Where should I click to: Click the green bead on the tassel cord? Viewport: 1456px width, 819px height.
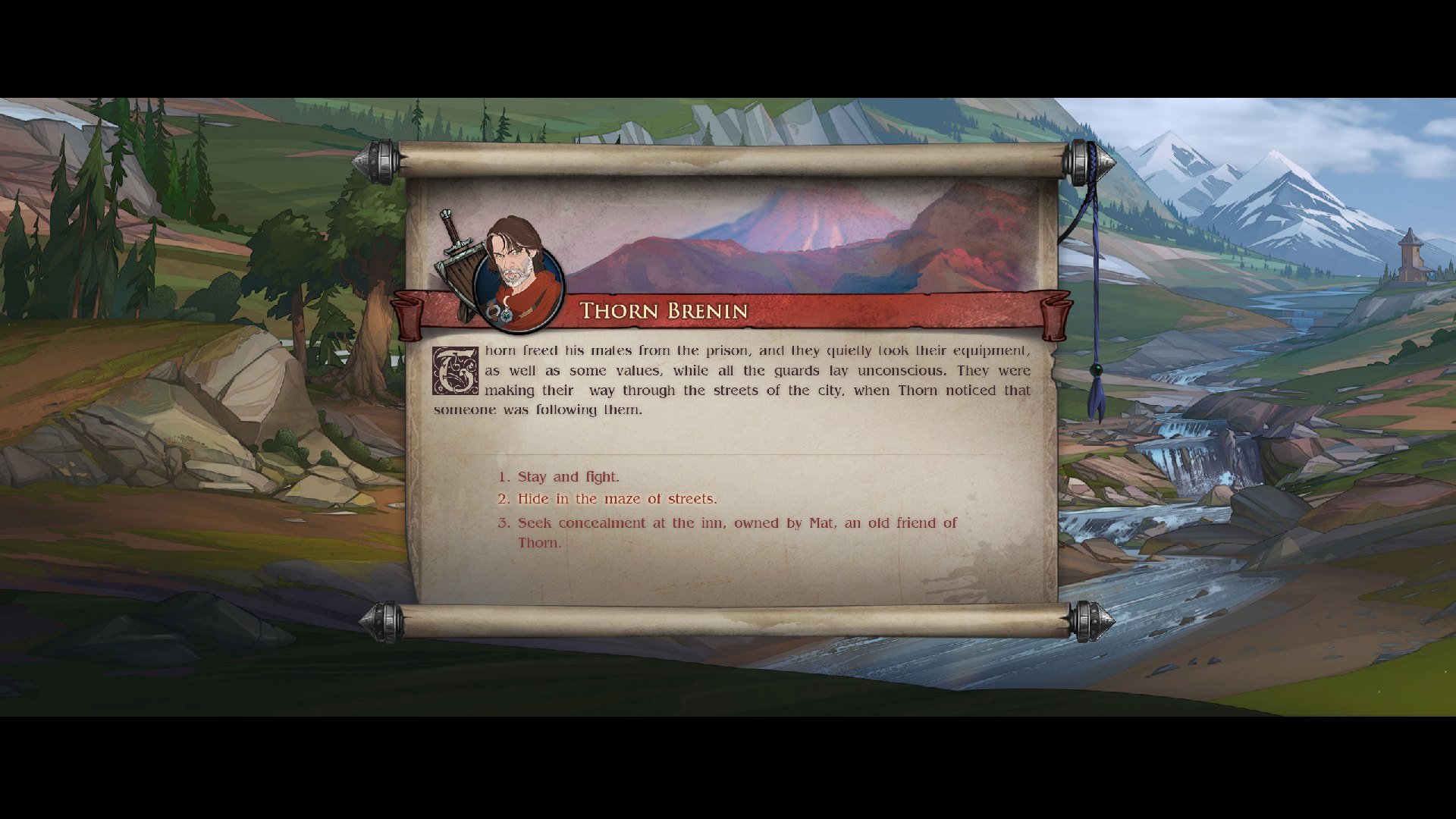1096,370
